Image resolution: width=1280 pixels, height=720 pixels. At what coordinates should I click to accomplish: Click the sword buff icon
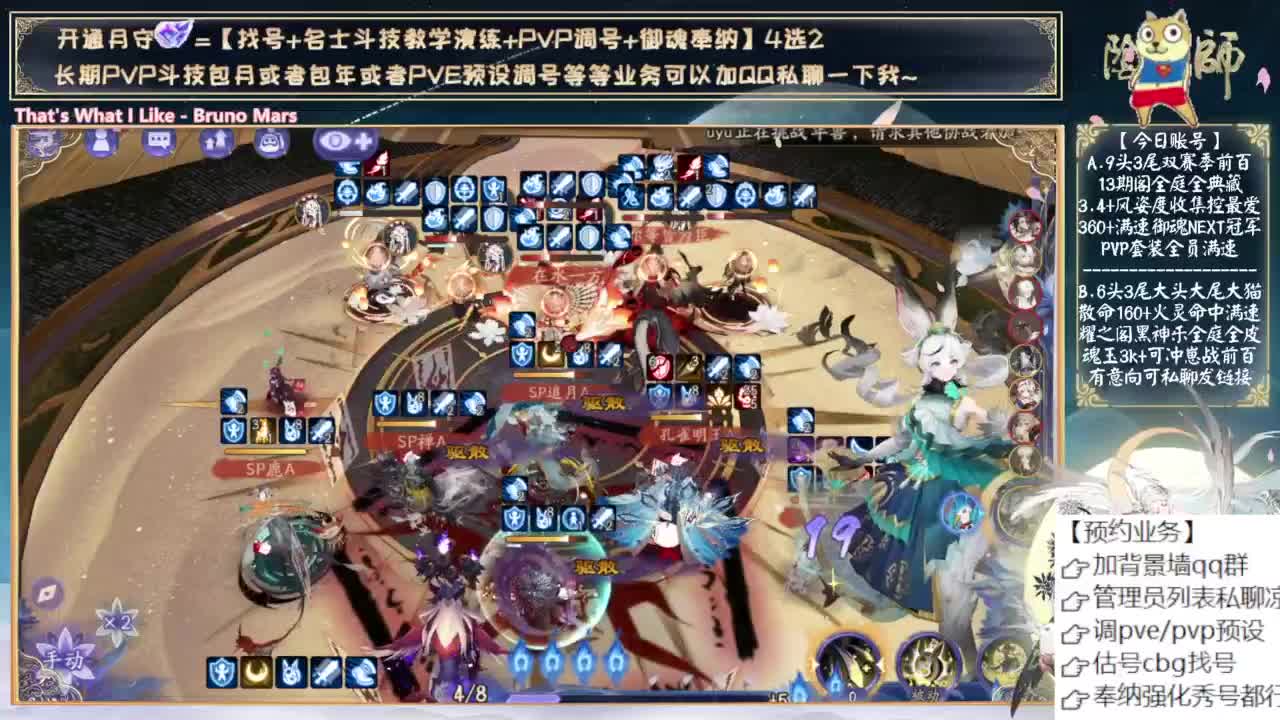pyautogui.click(x=325, y=670)
